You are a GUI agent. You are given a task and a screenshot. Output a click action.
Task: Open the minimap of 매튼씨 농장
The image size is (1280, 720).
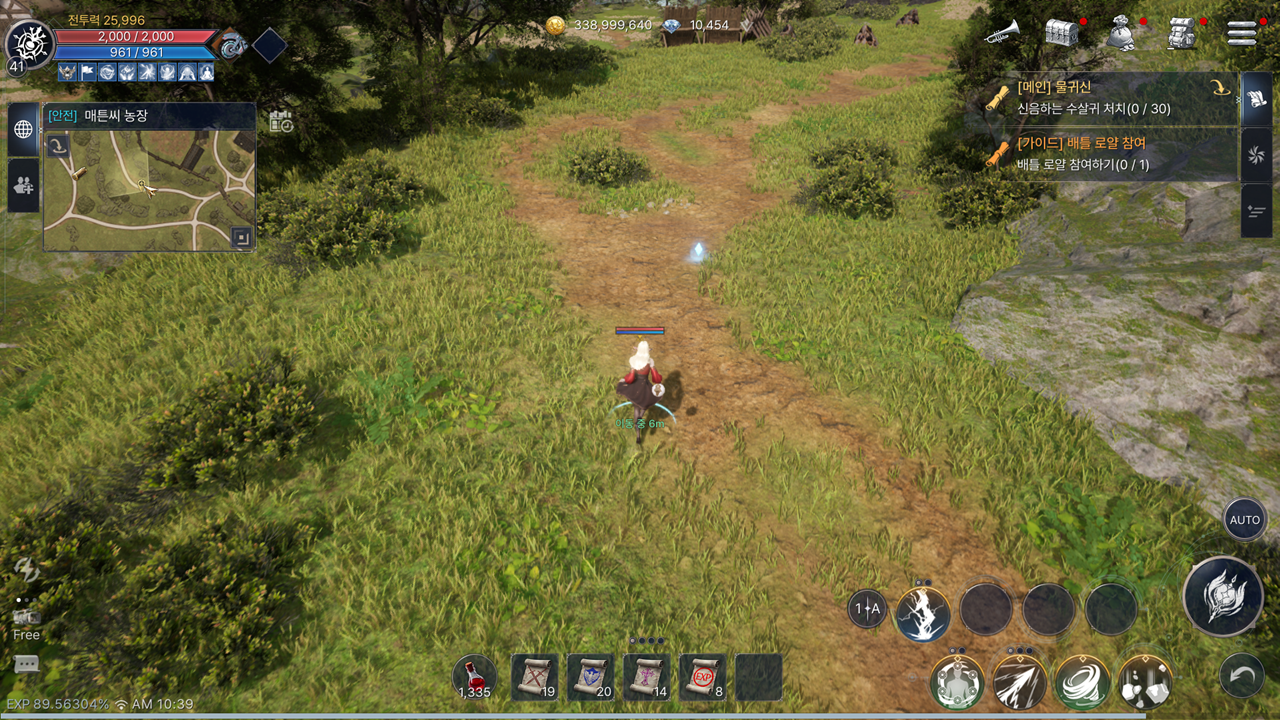click(x=150, y=190)
